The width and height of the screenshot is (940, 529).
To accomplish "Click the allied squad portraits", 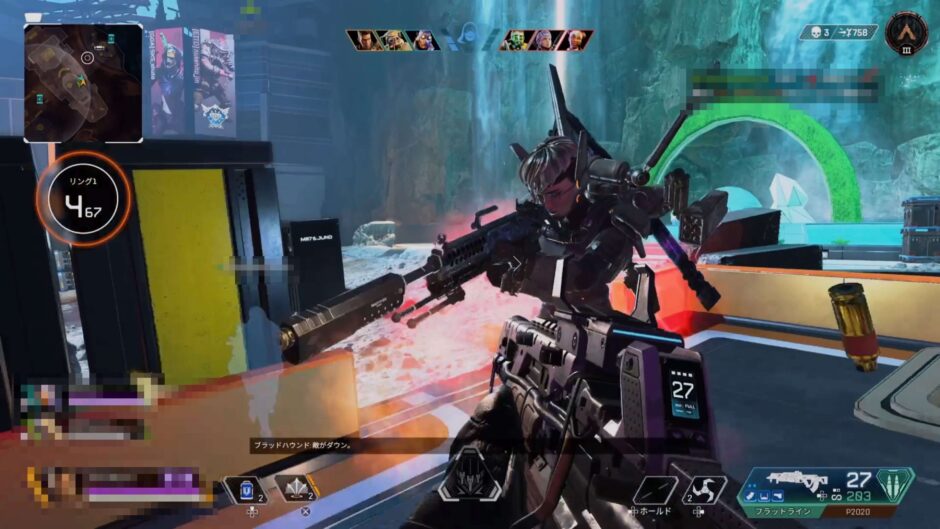I will (x=393, y=40).
